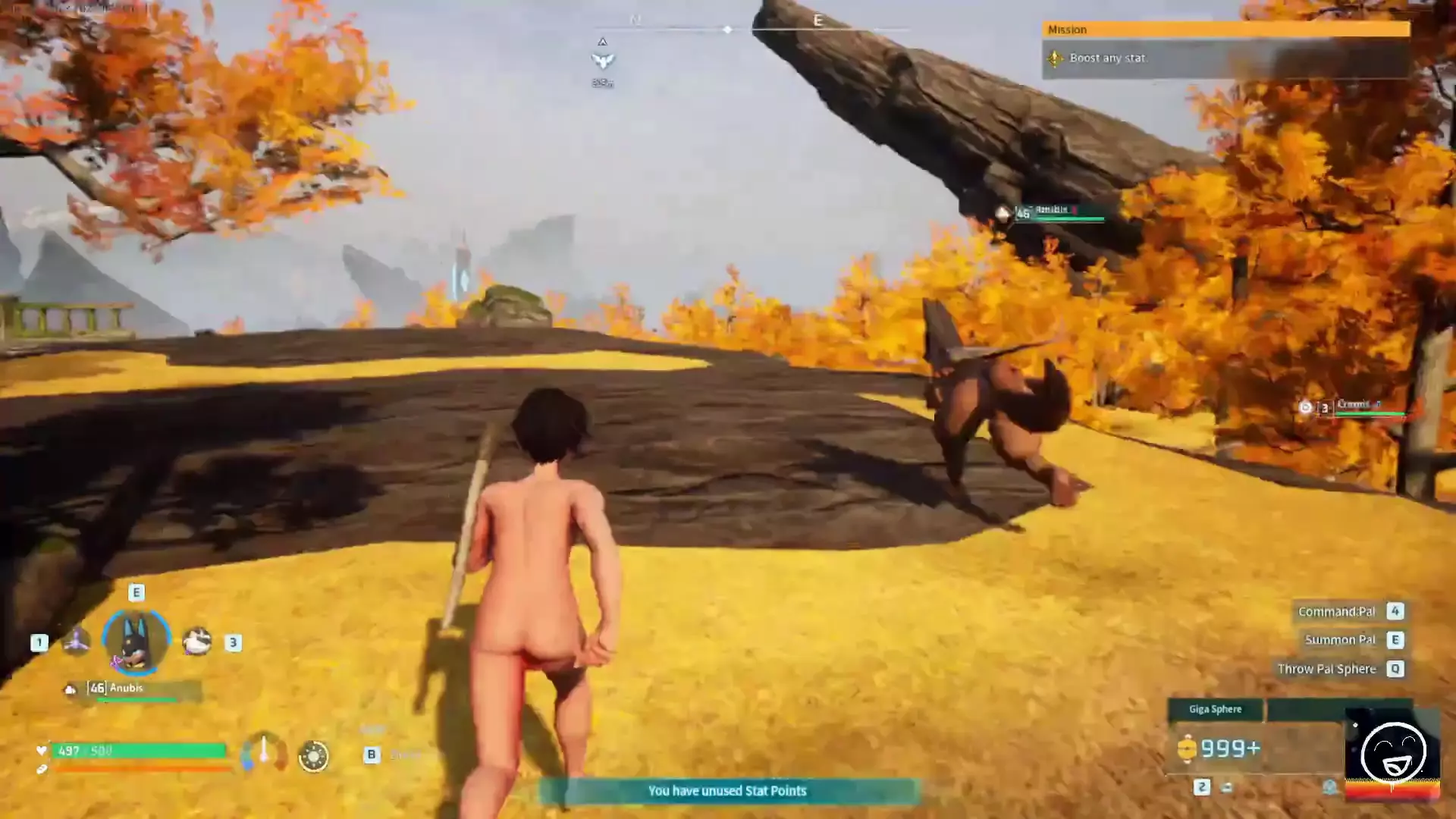Click the unused Stat Points notification
The width and height of the screenshot is (1456, 819).
[728, 791]
